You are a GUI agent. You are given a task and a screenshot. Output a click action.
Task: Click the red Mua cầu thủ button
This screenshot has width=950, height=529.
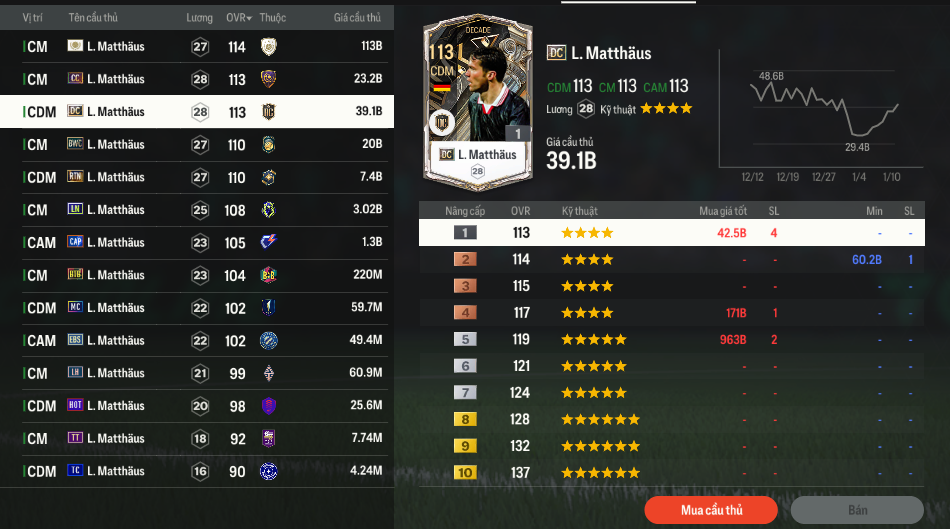pos(710,510)
